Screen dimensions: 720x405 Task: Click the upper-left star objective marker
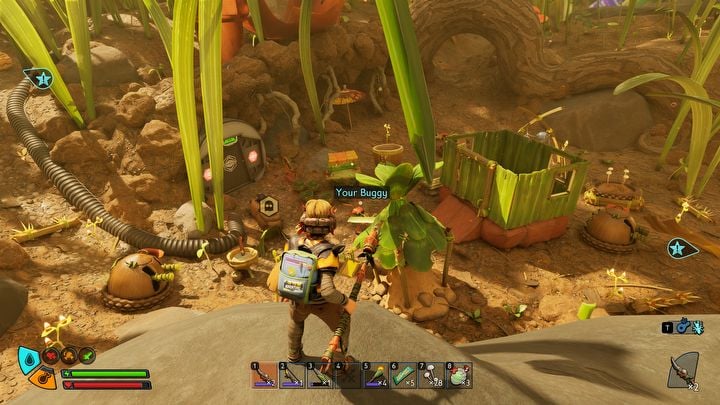coord(40,78)
